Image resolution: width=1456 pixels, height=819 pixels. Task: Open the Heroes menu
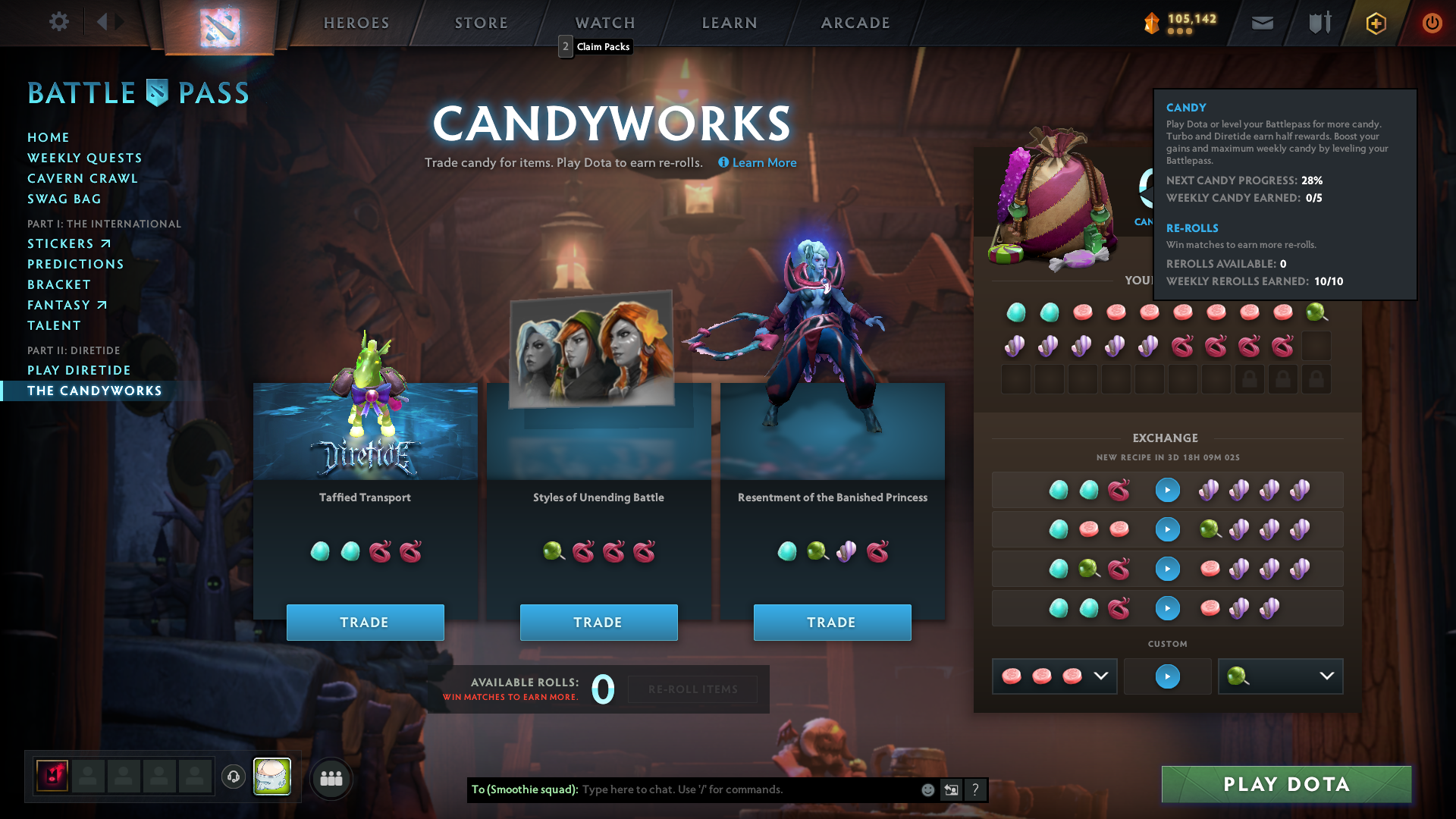click(x=356, y=23)
